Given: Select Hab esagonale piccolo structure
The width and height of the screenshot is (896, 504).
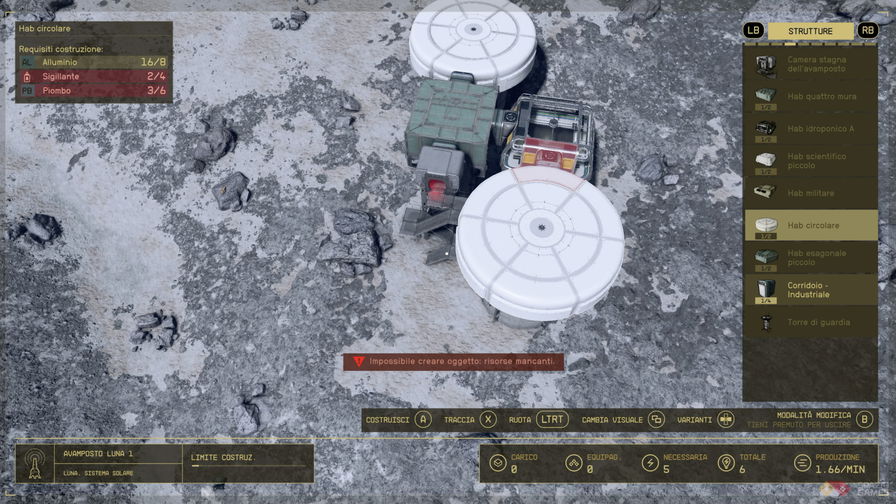Looking at the screenshot, I should click(x=811, y=258).
